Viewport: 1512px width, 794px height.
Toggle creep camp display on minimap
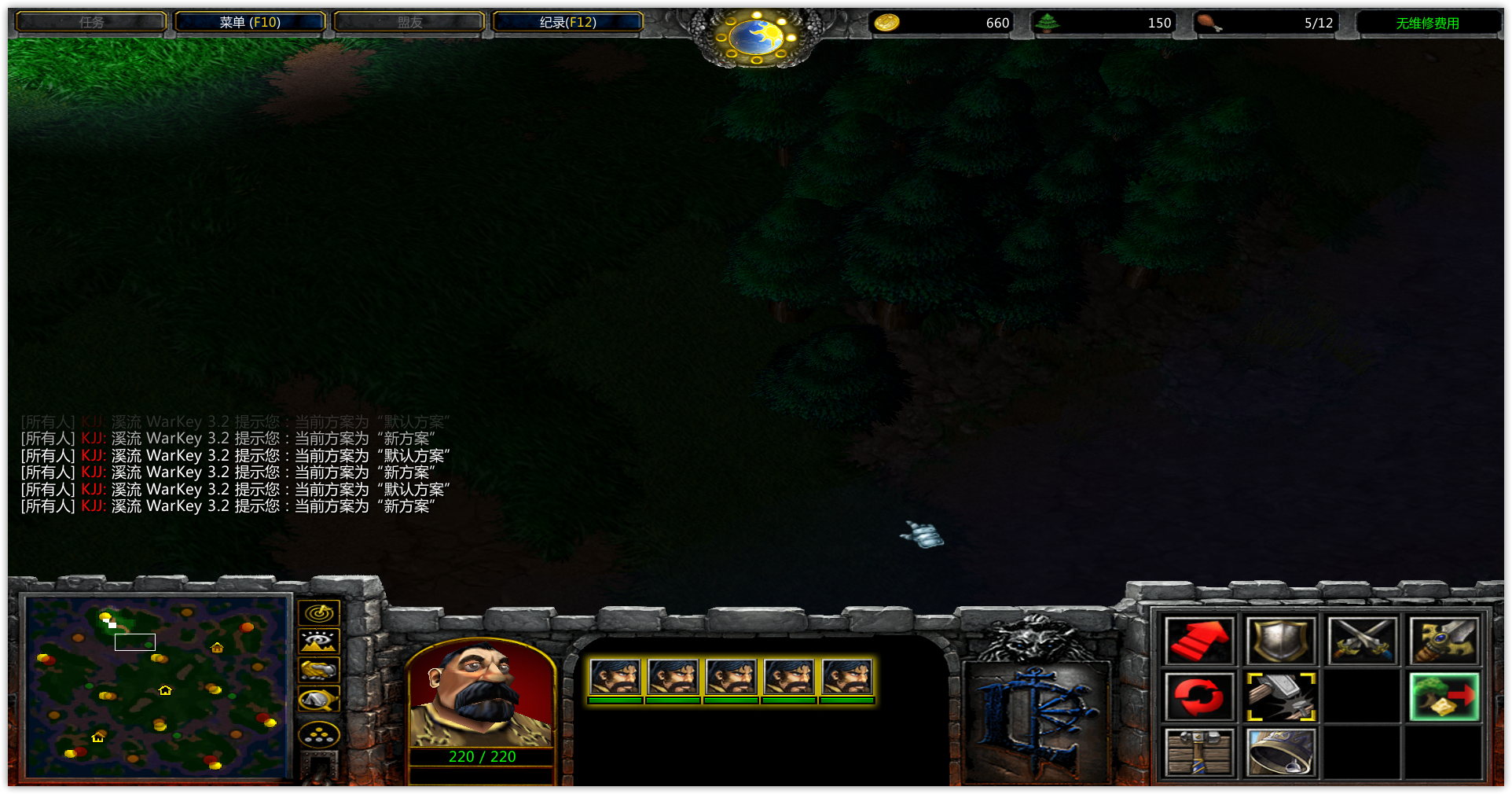[319, 698]
